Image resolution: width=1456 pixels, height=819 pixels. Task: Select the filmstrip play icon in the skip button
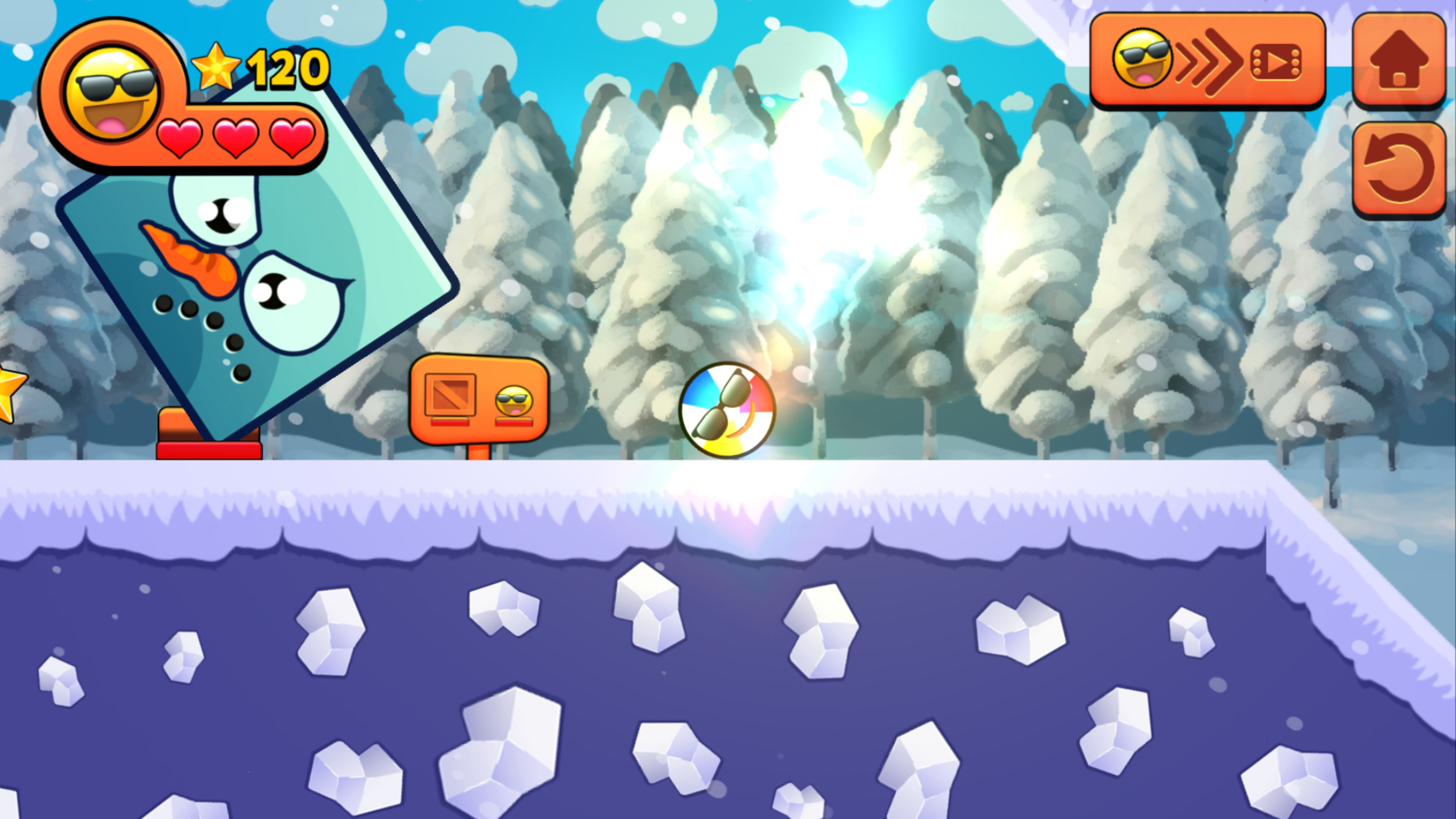(x=1277, y=62)
